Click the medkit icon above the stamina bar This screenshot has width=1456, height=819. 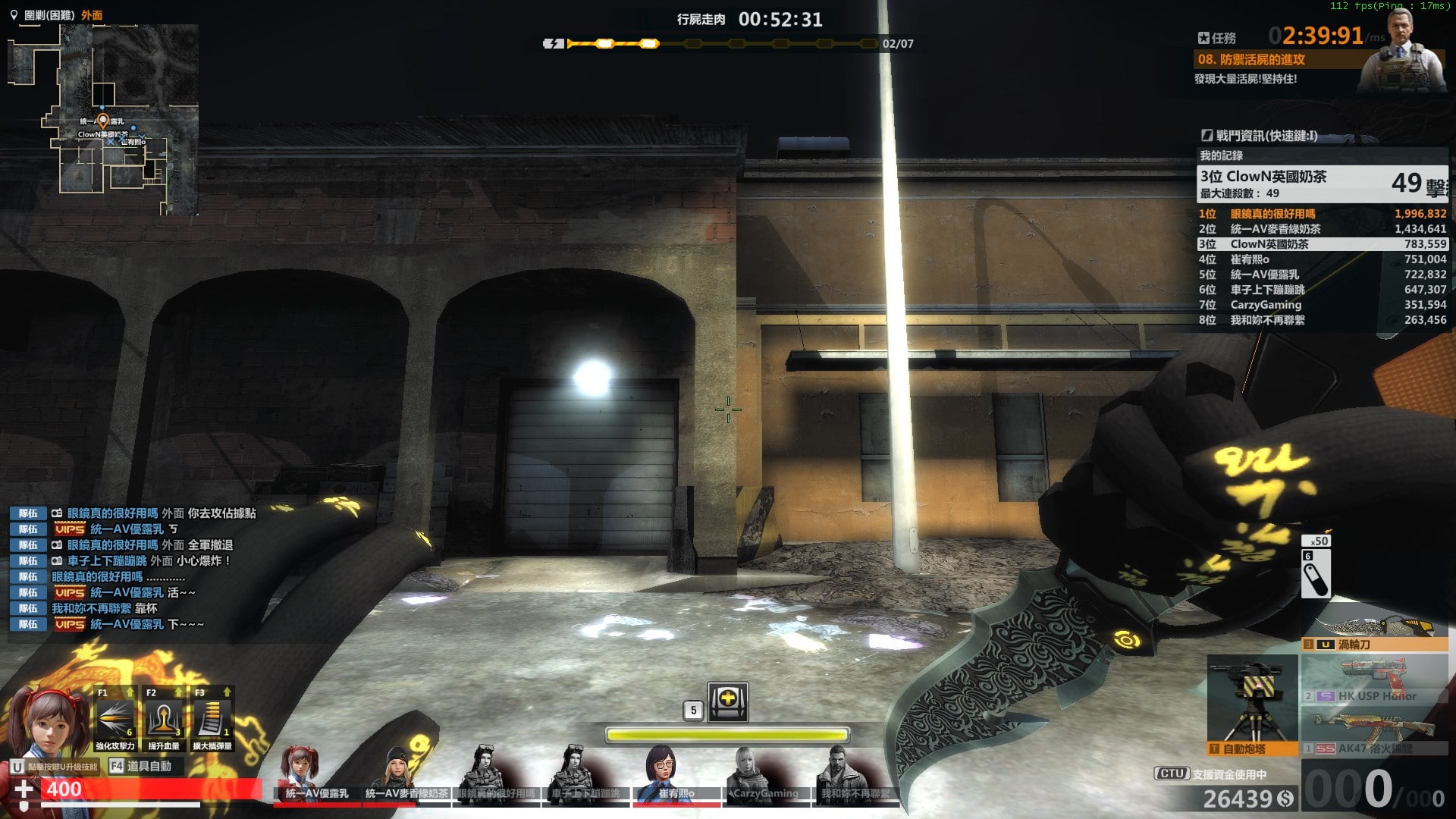pyautogui.click(x=727, y=701)
